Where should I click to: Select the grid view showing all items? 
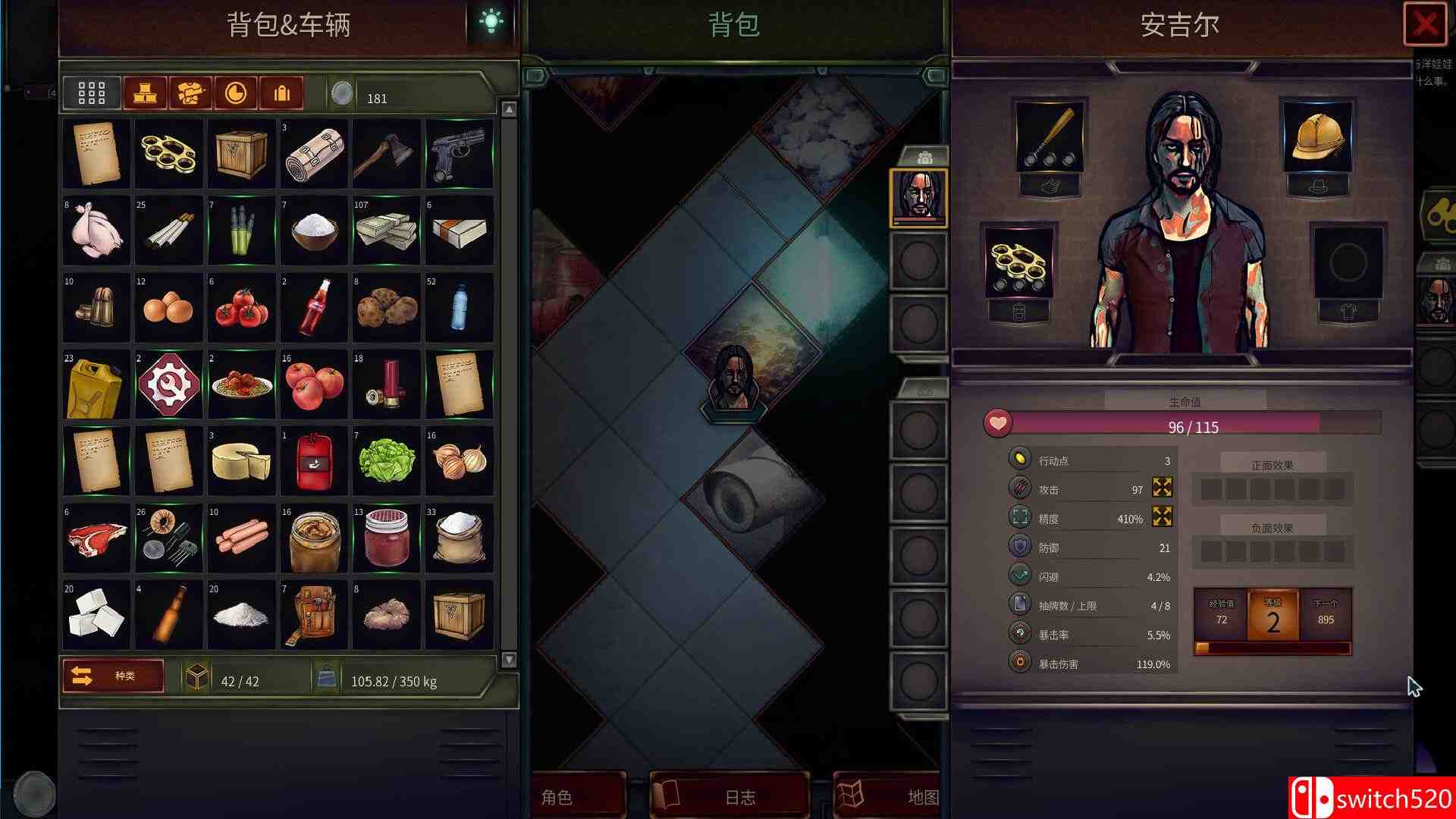click(91, 93)
